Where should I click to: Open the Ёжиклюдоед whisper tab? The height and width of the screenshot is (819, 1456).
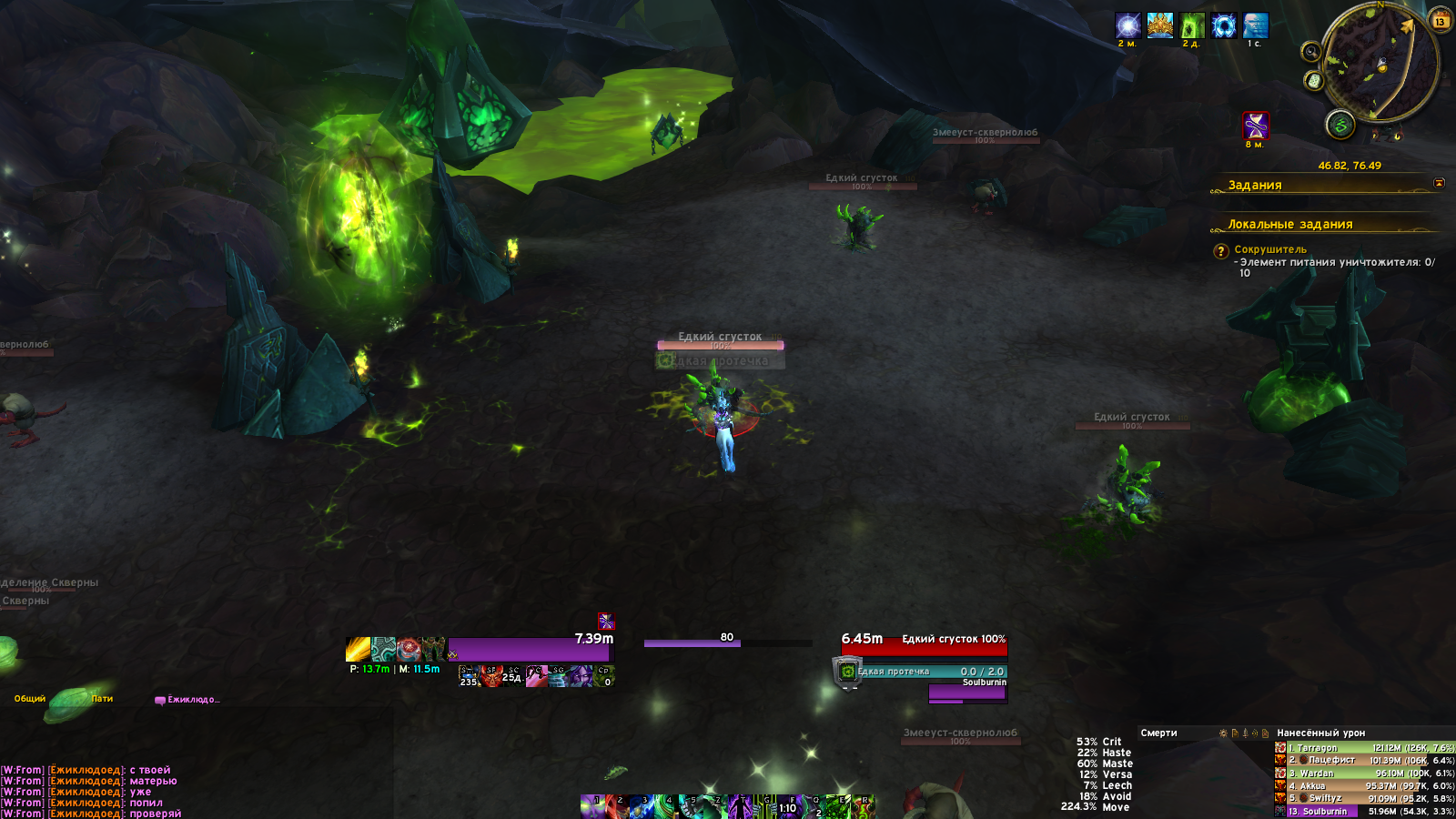(x=189, y=700)
